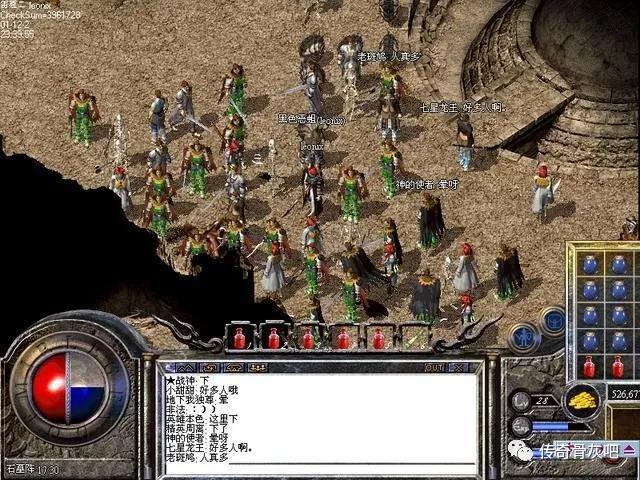Open the character status human-figure button

point(522,337)
